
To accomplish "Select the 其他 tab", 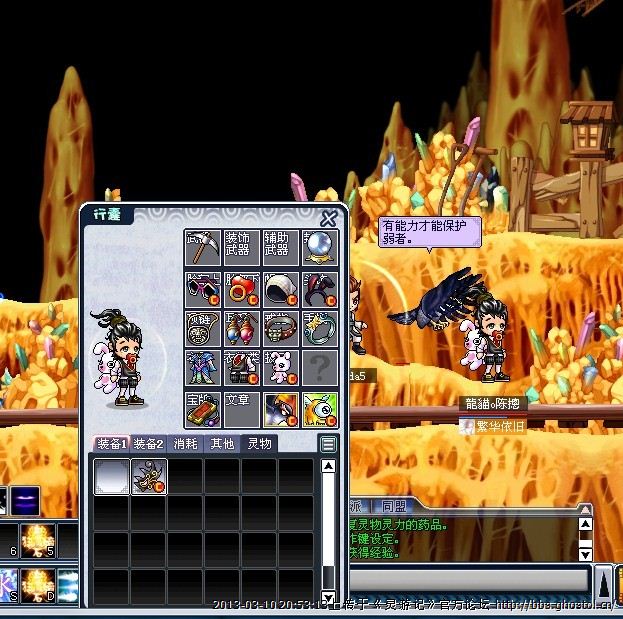I will point(222,444).
